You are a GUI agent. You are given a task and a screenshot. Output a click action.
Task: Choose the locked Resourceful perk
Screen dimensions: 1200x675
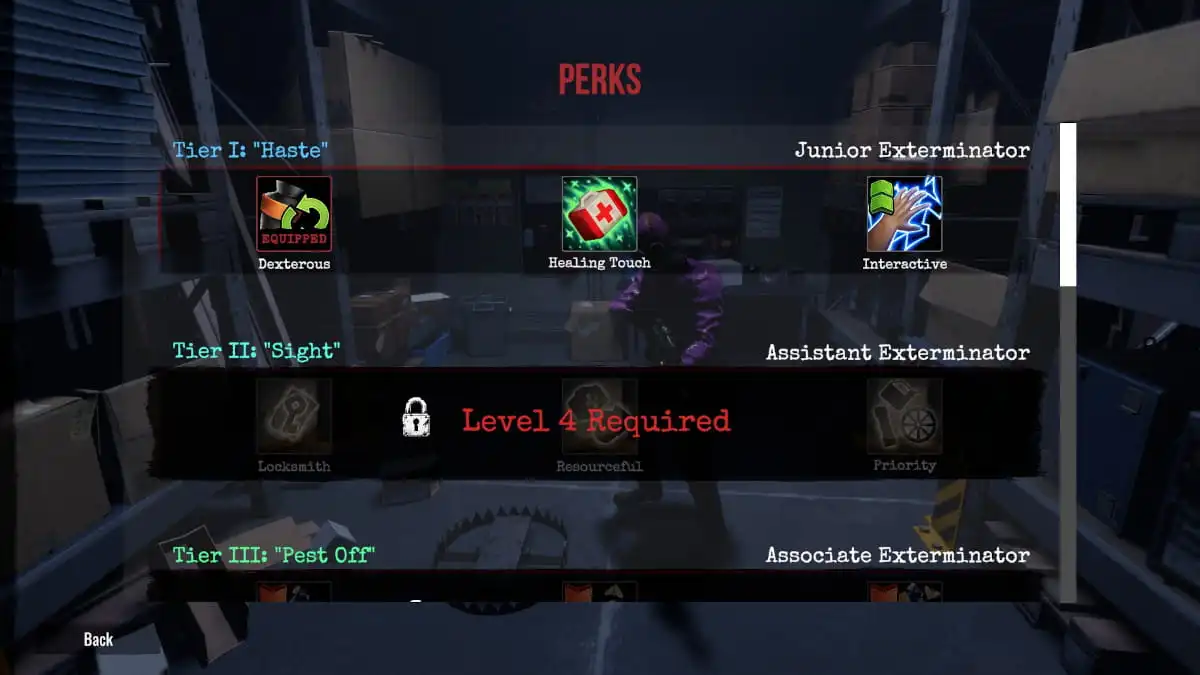tap(599, 416)
